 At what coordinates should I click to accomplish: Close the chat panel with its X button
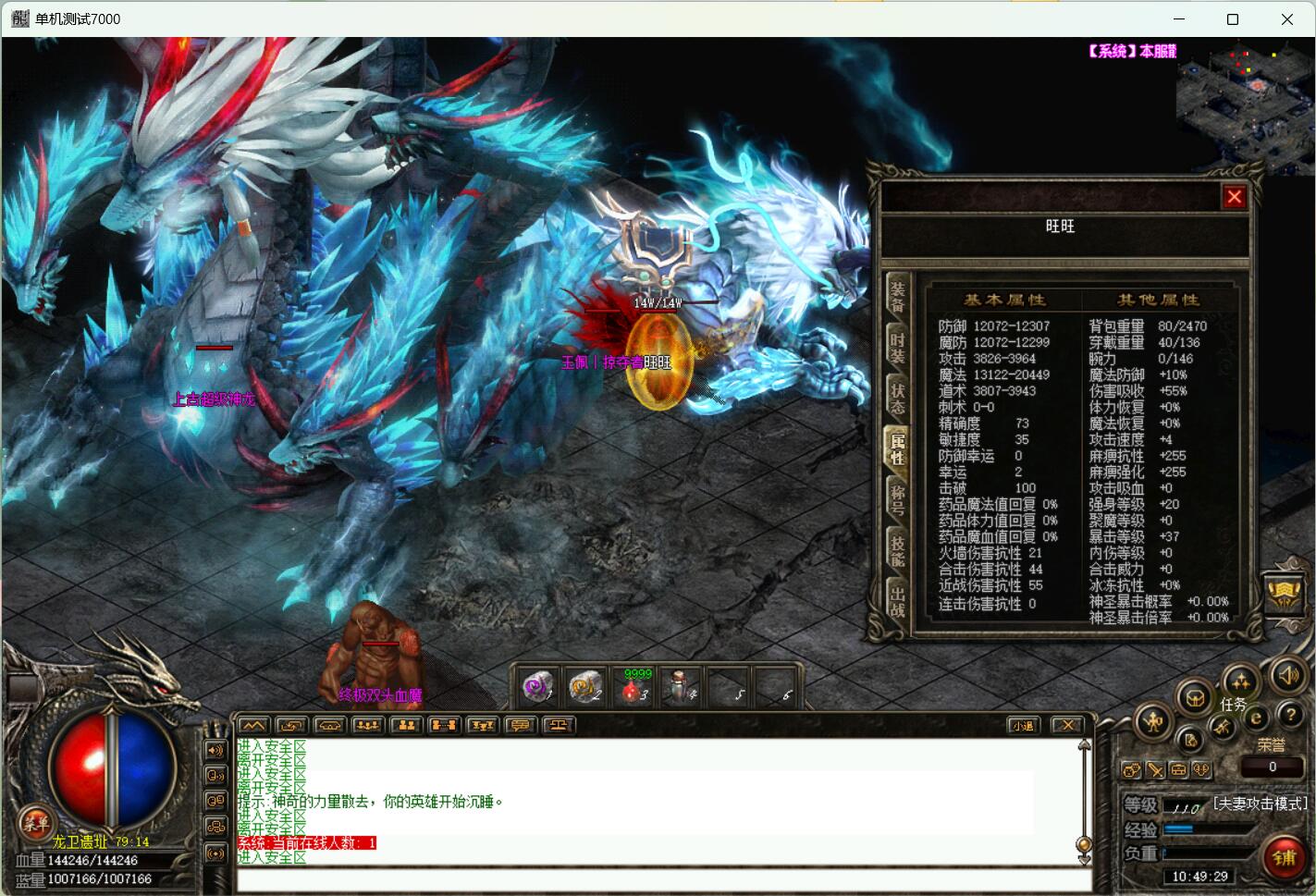(x=1067, y=726)
